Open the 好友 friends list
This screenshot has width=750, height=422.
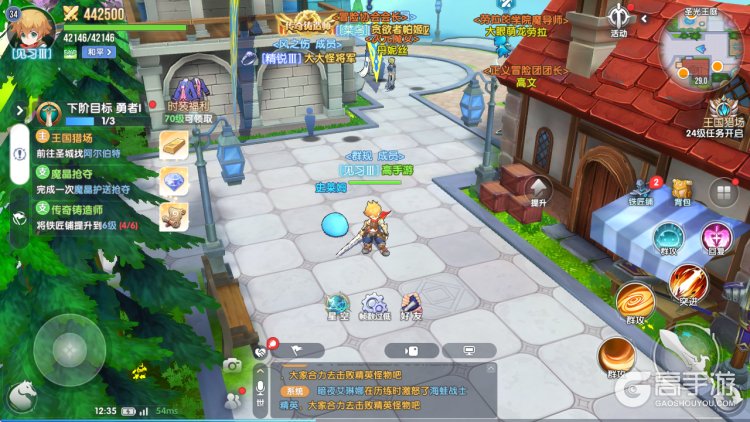[x=411, y=306]
